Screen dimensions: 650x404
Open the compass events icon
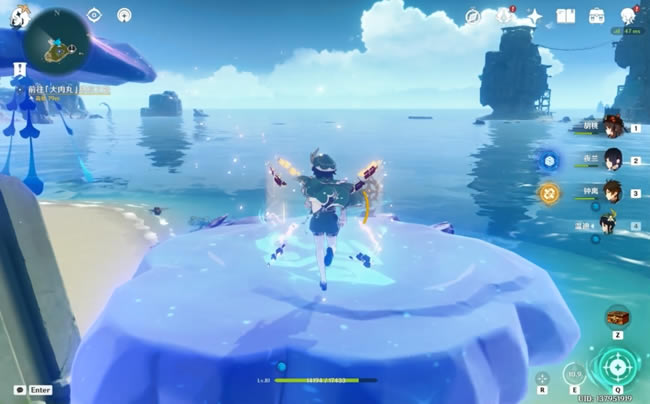[x=473, y=16]
